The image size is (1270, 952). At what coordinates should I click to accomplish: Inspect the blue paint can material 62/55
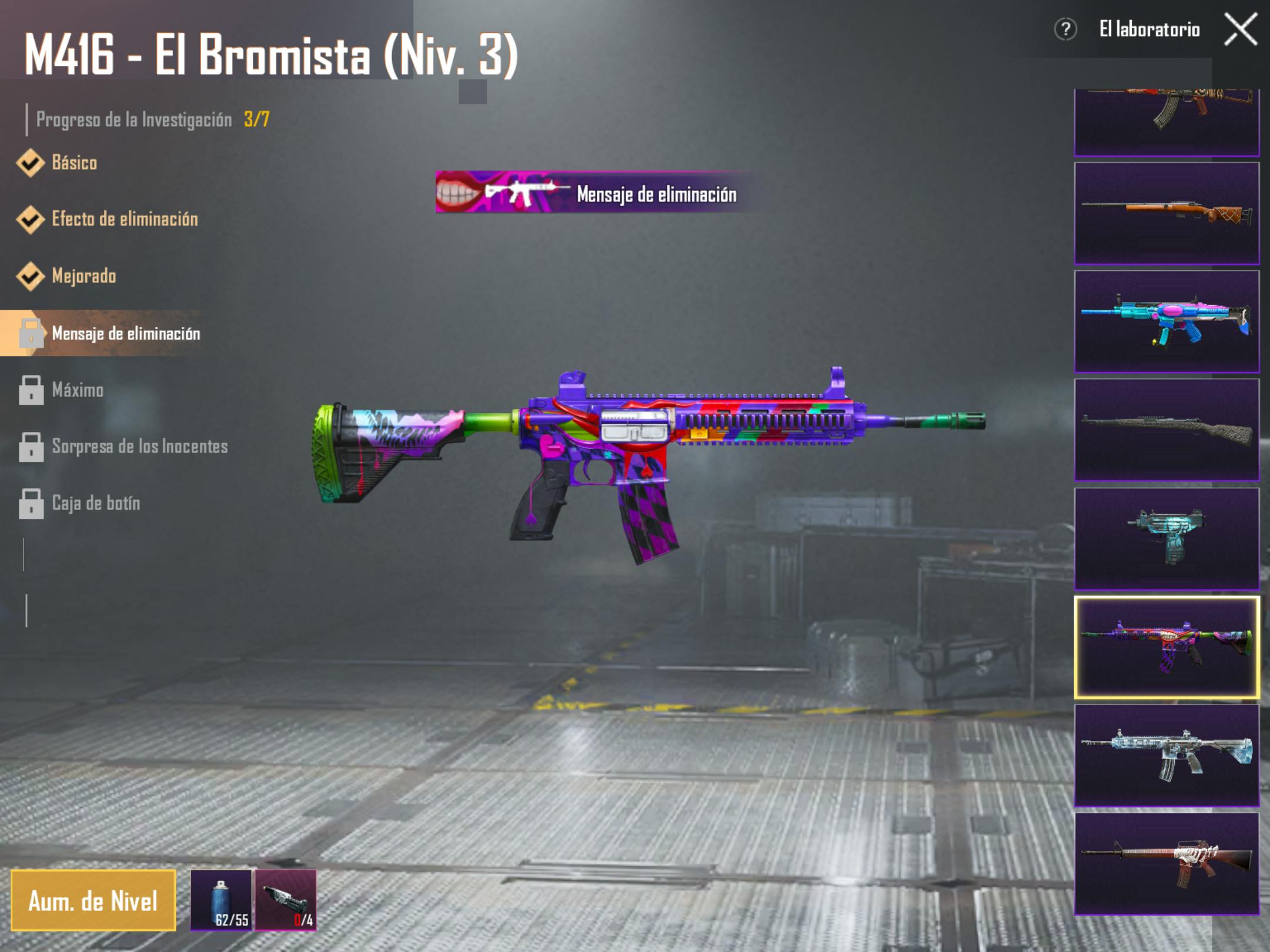[221, 901]
